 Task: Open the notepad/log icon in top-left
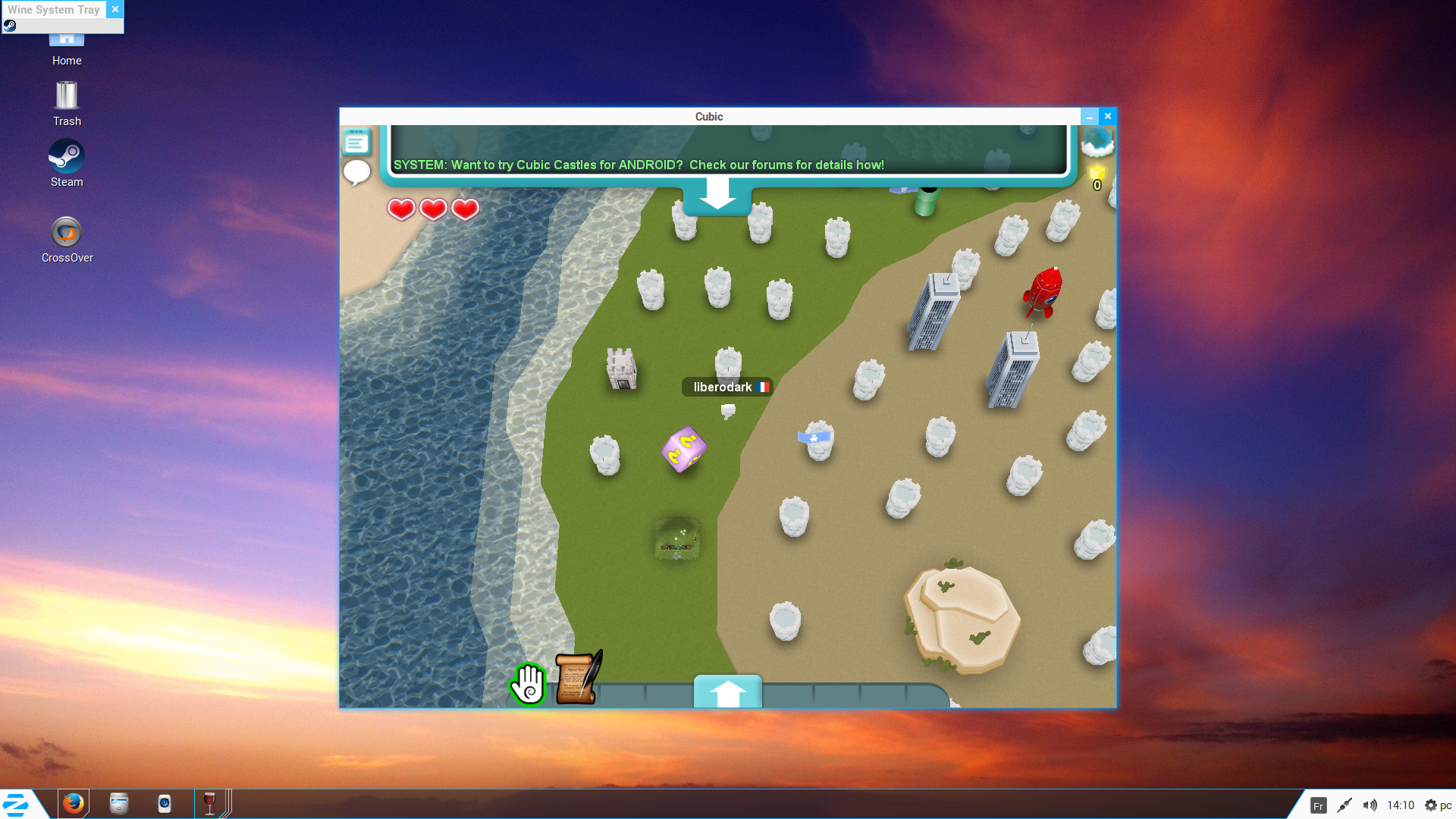[356, 141]
